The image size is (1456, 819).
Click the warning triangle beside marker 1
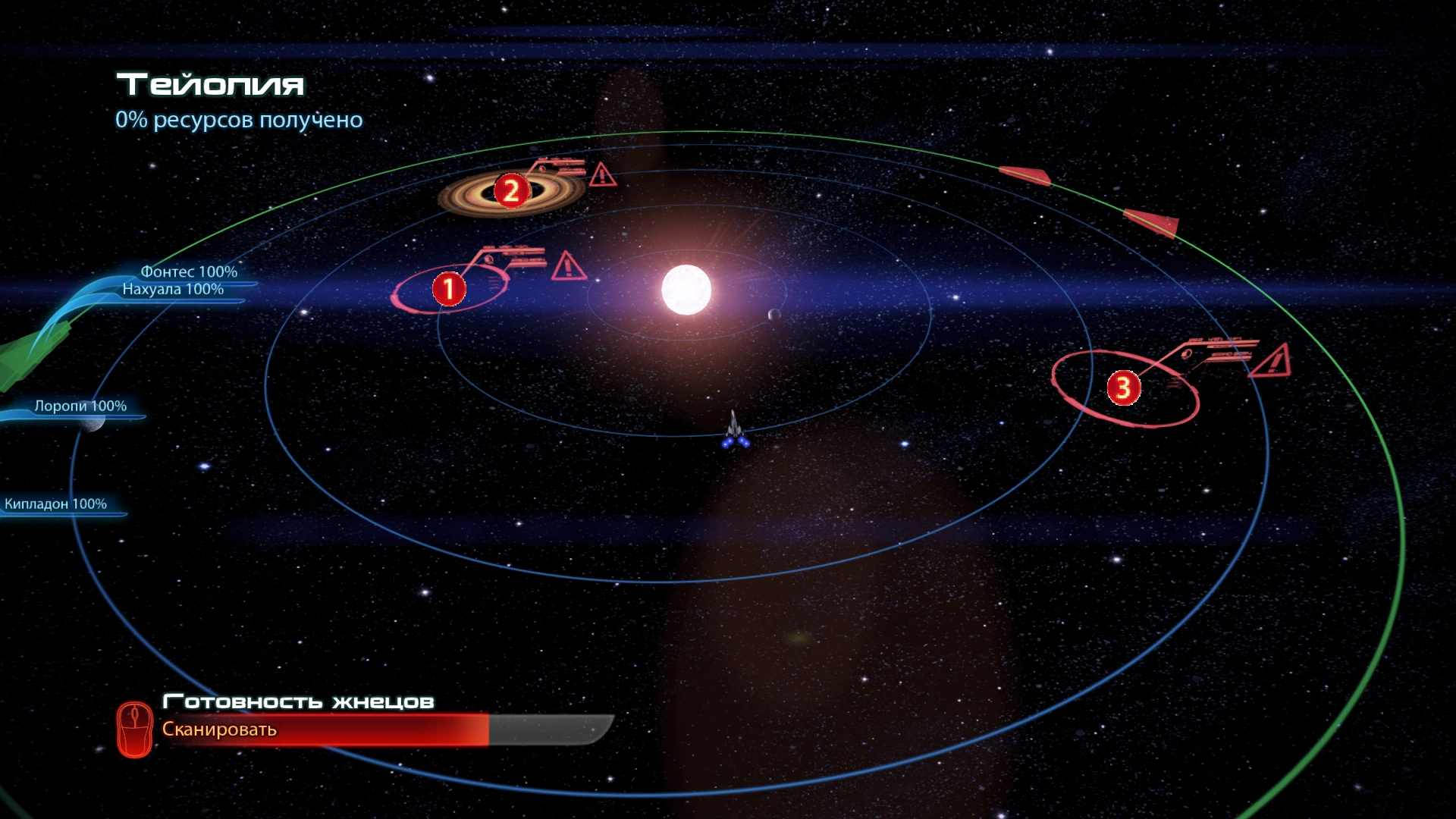coord(568,266)
